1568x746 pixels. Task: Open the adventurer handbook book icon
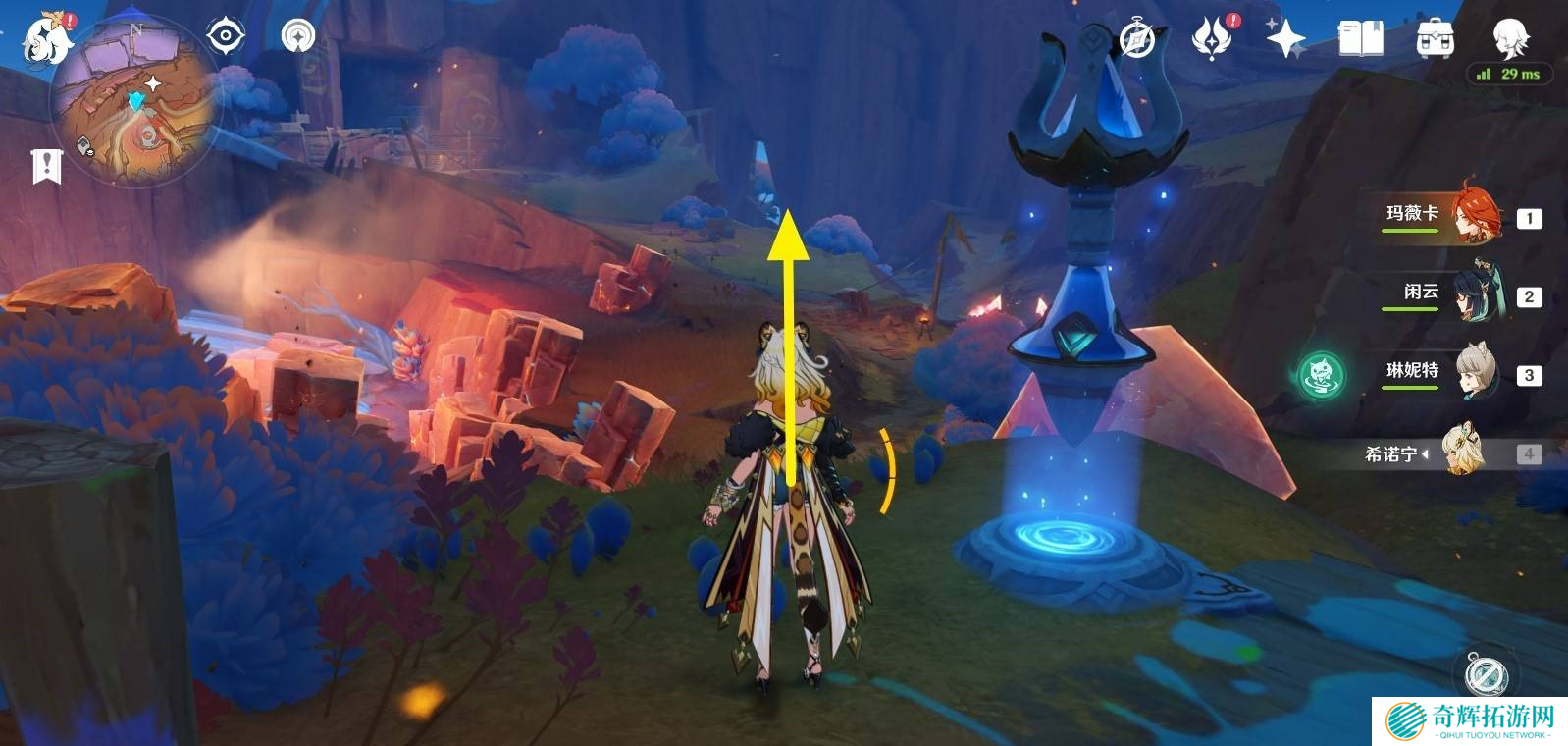(1361, 39)
